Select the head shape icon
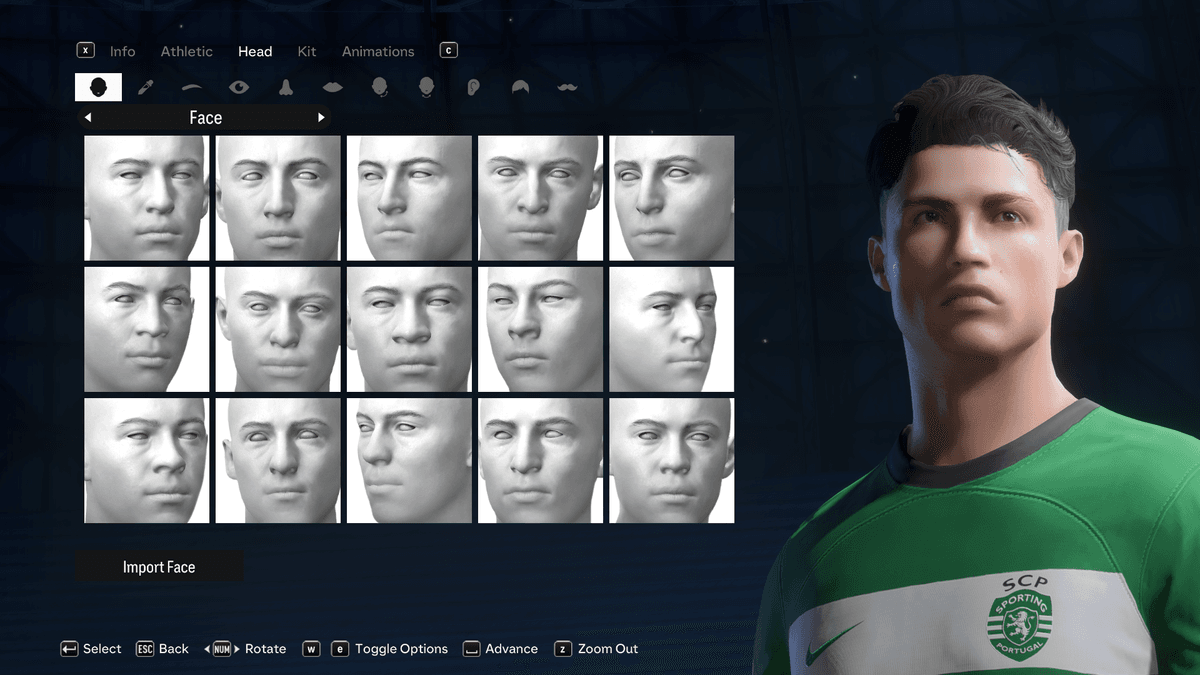 coord(98,88)
